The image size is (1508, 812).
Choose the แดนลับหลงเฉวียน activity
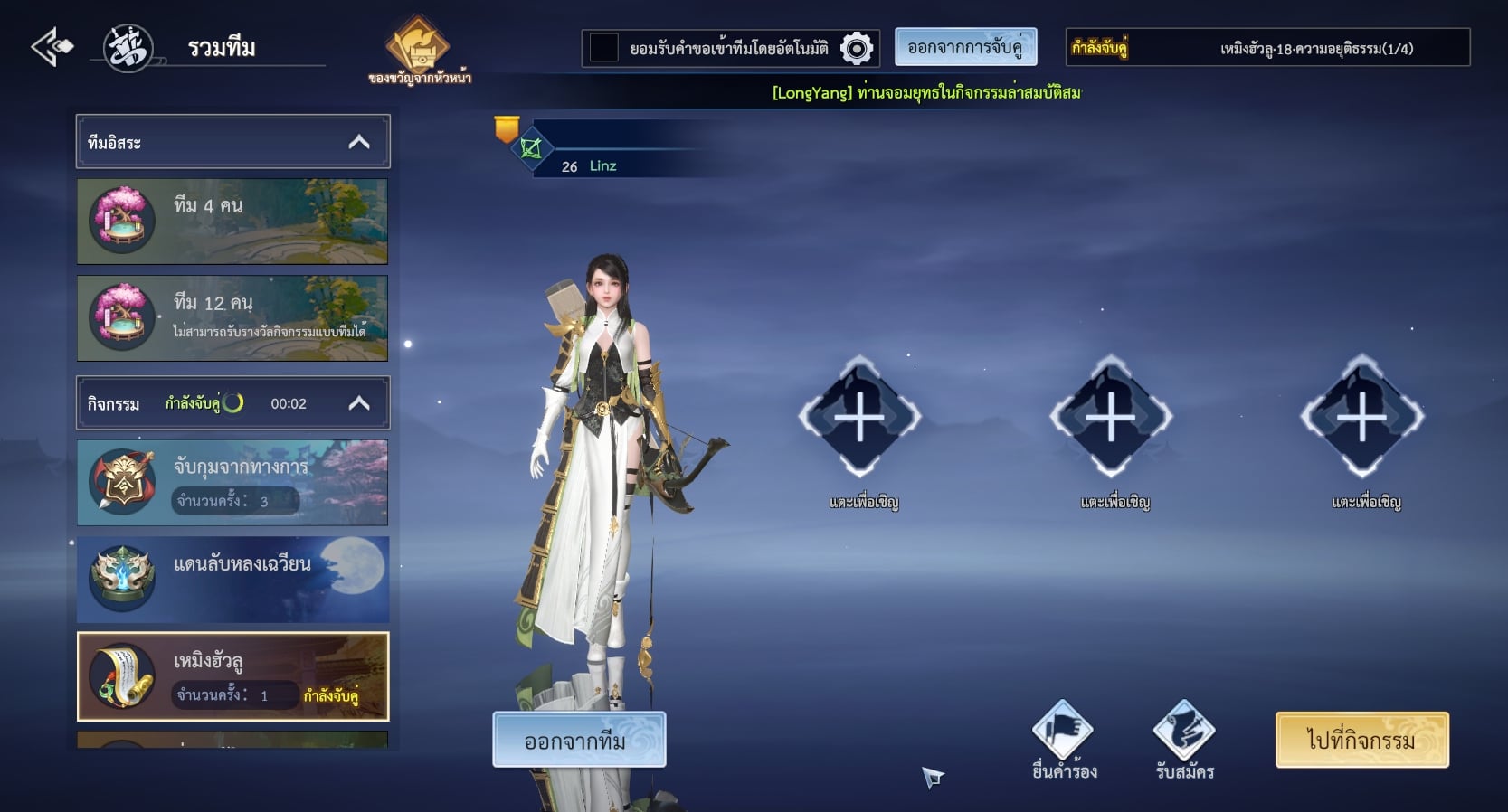coord(232,579)
